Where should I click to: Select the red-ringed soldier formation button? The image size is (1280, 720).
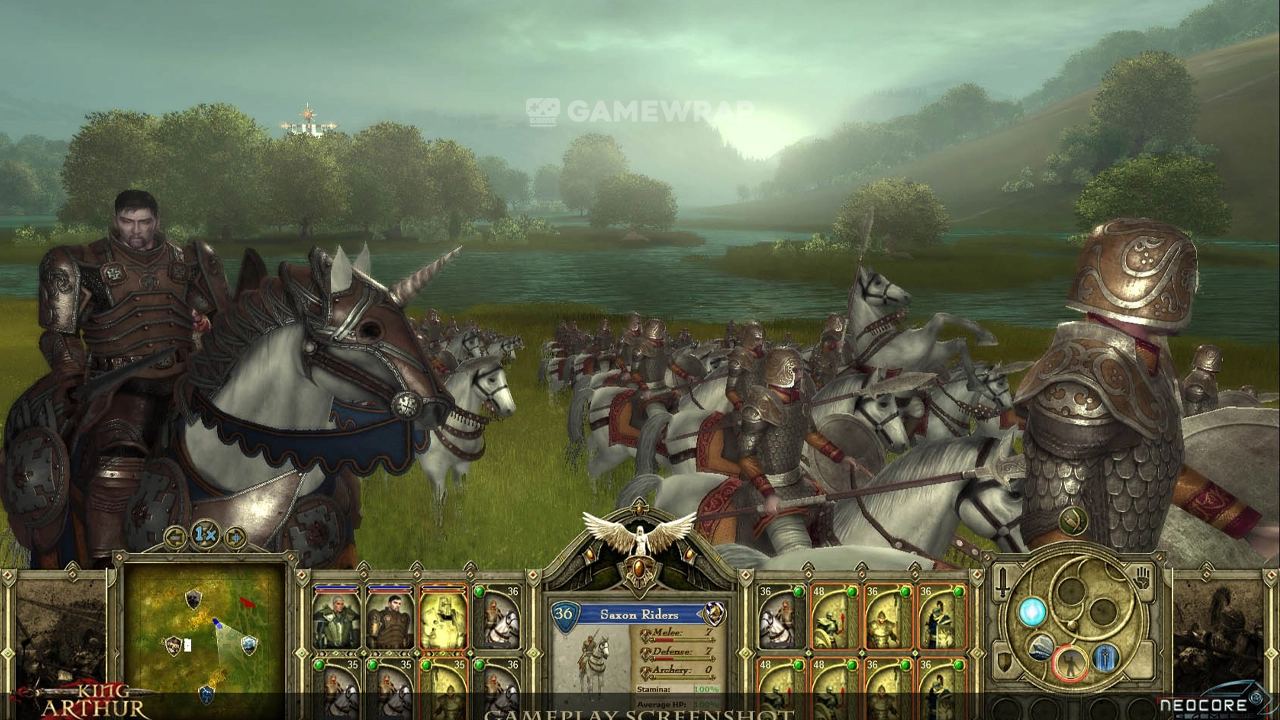tap(1071, 661)
